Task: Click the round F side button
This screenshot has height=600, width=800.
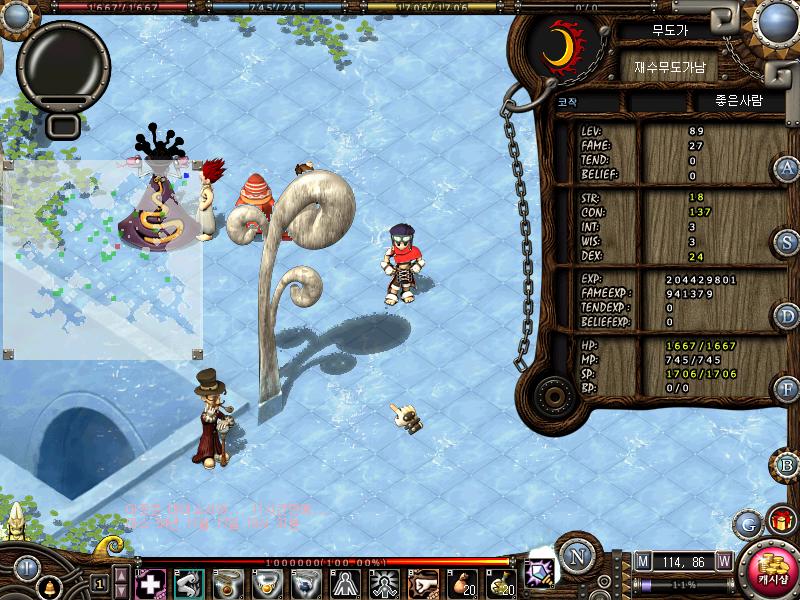Action: (787, 389)
